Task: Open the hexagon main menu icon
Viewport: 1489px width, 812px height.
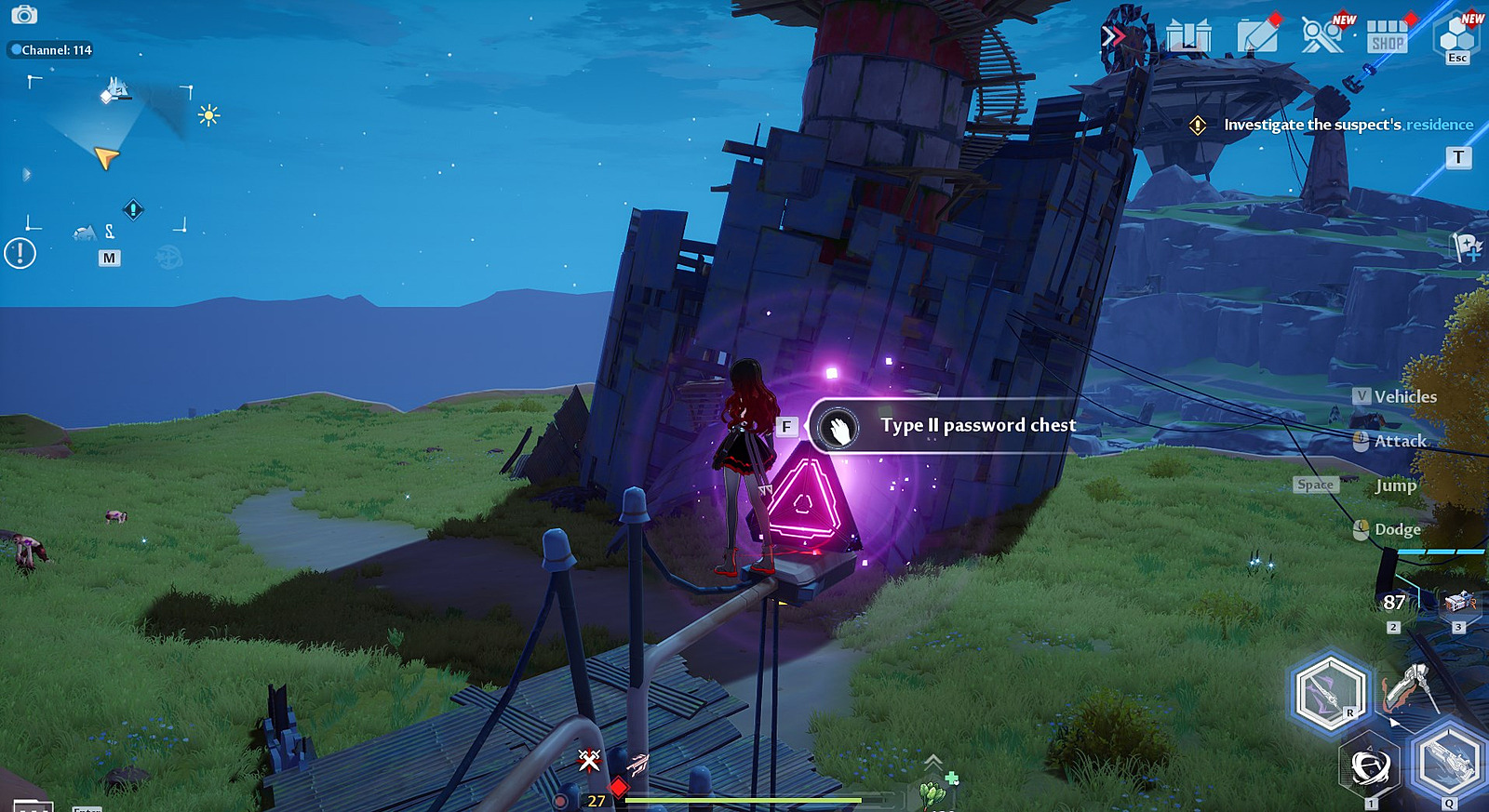Action: 1456,35
